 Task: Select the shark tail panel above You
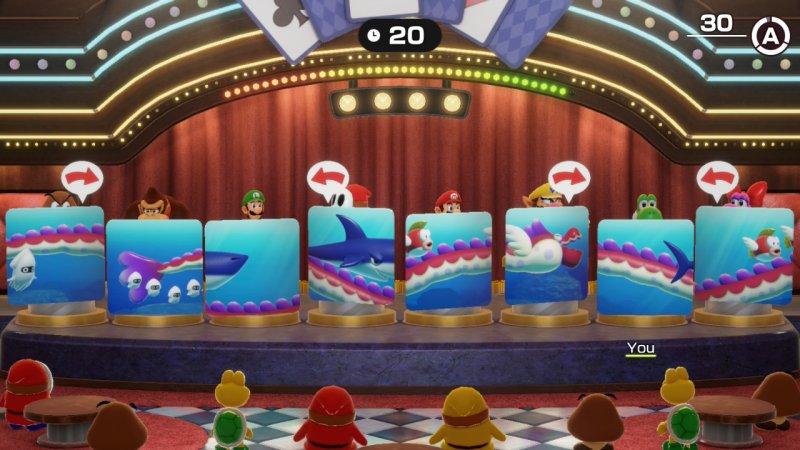645,266
